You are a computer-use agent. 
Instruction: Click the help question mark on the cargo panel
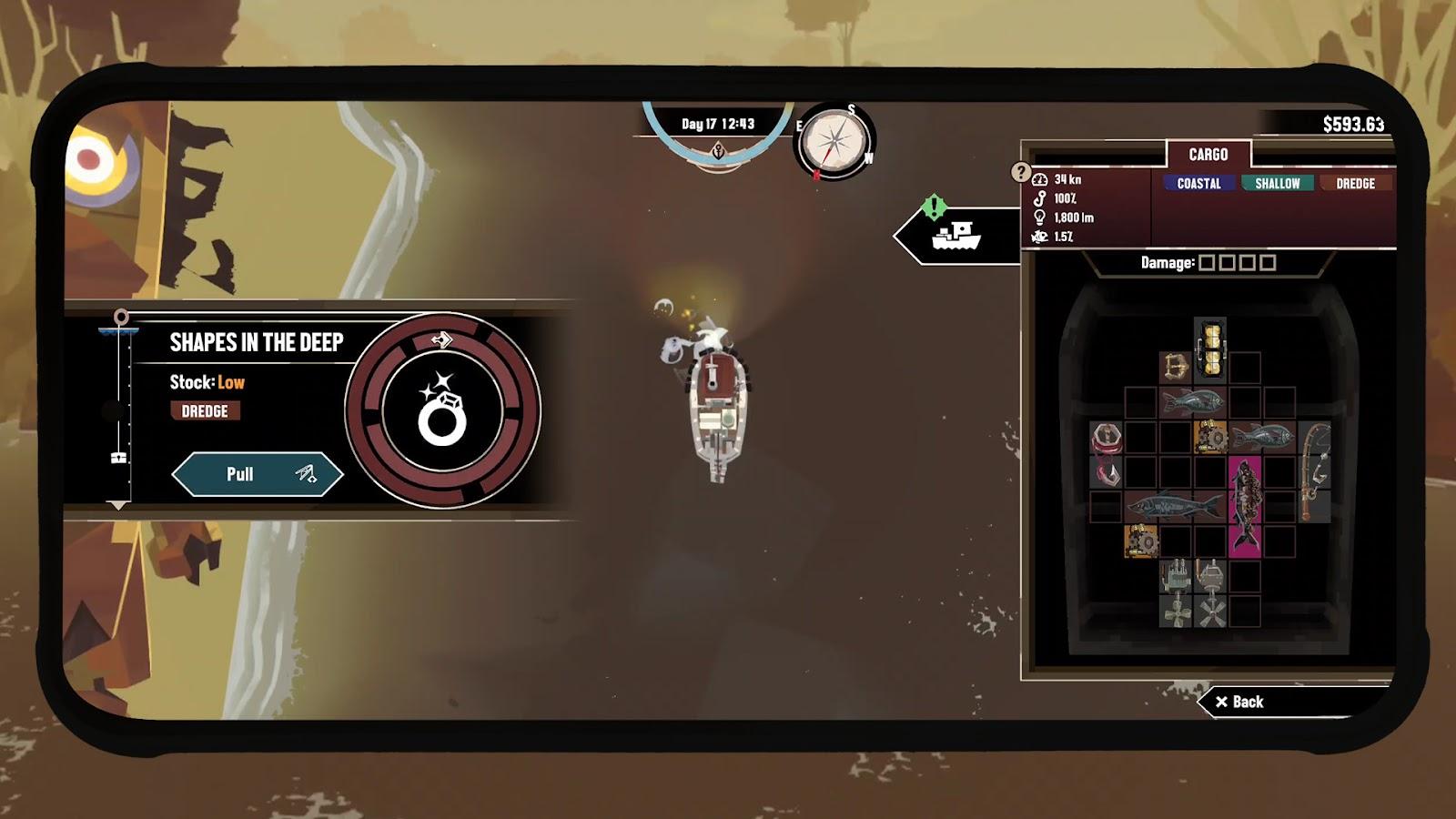coord(1021,175)
